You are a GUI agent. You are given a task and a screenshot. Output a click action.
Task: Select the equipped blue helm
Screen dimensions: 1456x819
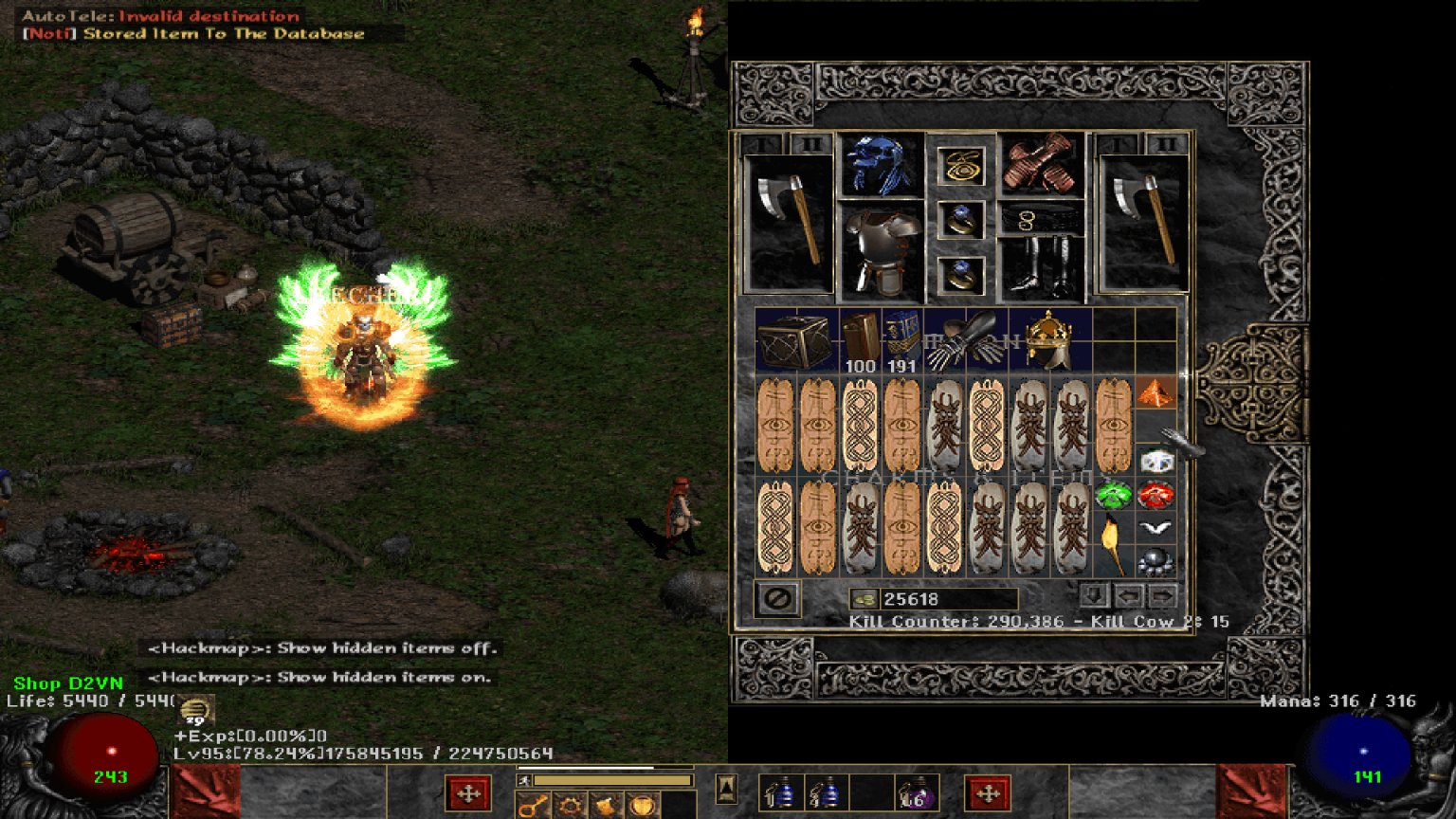(x=882, y=169)
